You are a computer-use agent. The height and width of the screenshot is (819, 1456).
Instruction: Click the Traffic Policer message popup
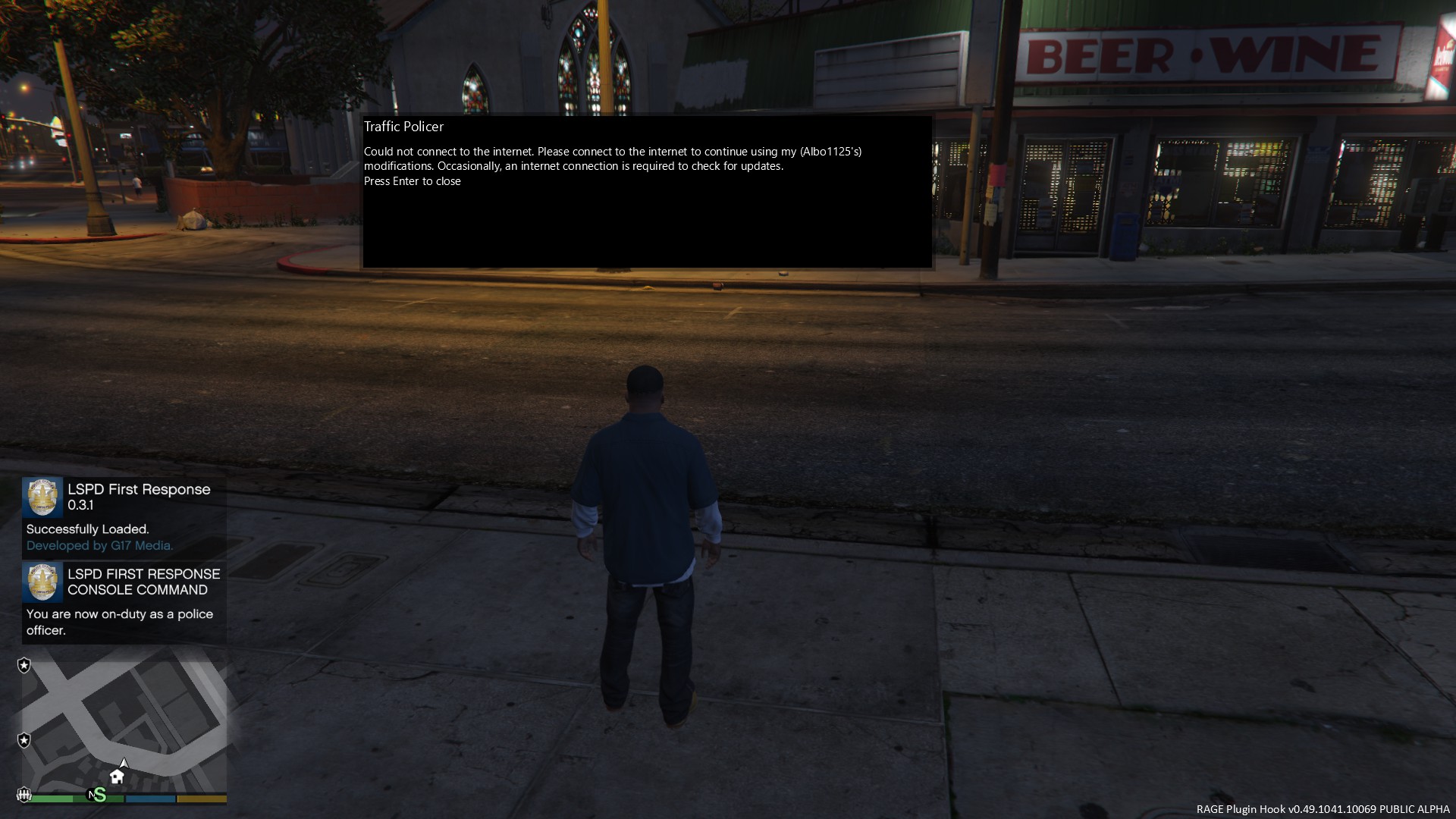(647, 191)
